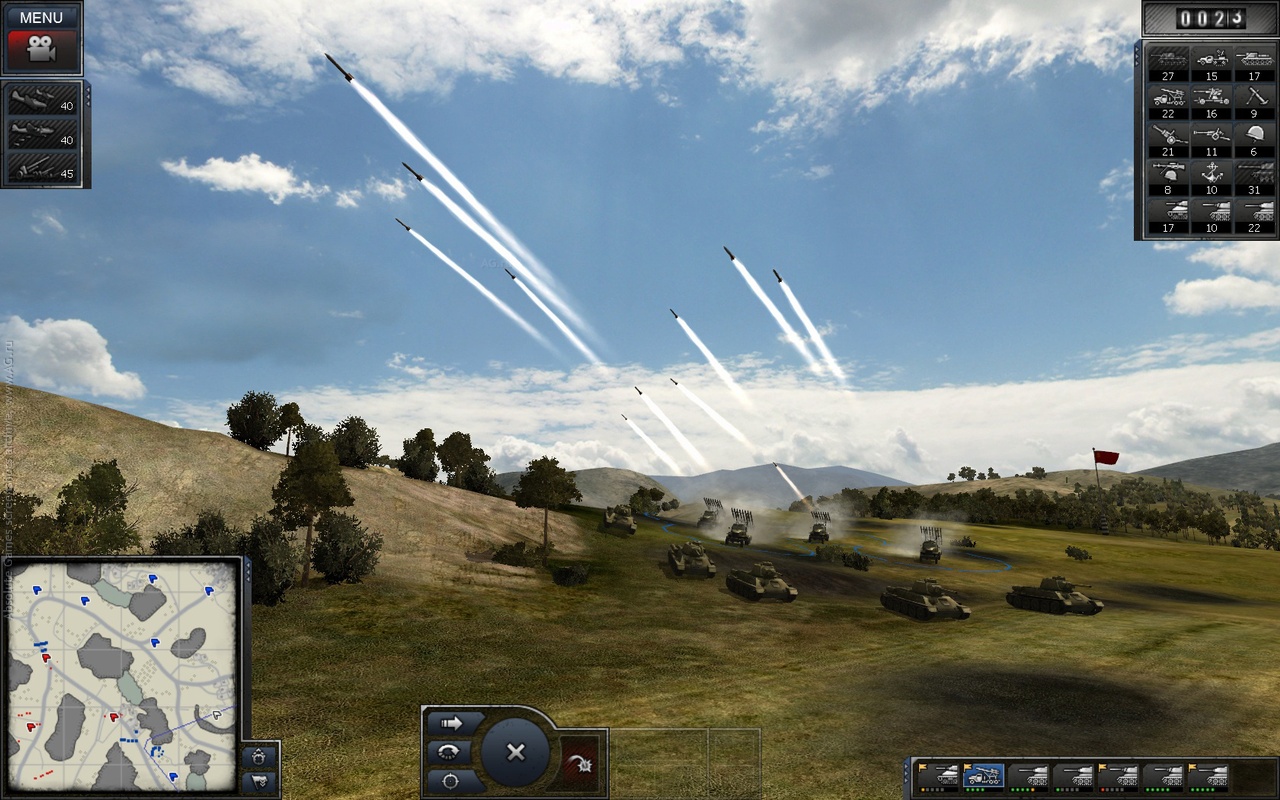
Task: Cancel orders with the round X button
Action: click(516, 752)
